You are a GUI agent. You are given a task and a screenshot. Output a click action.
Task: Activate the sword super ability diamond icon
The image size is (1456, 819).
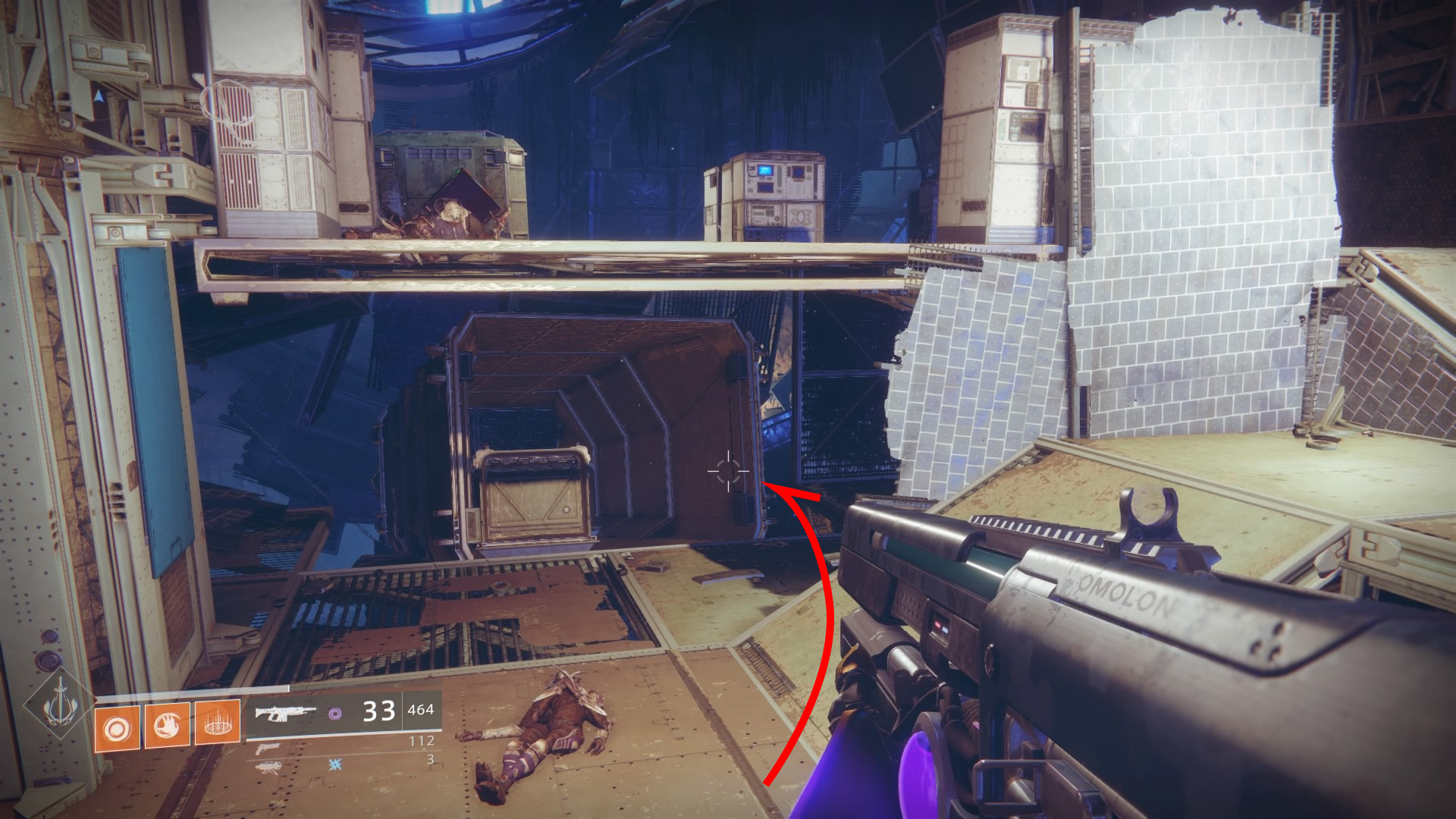point(59,707)
